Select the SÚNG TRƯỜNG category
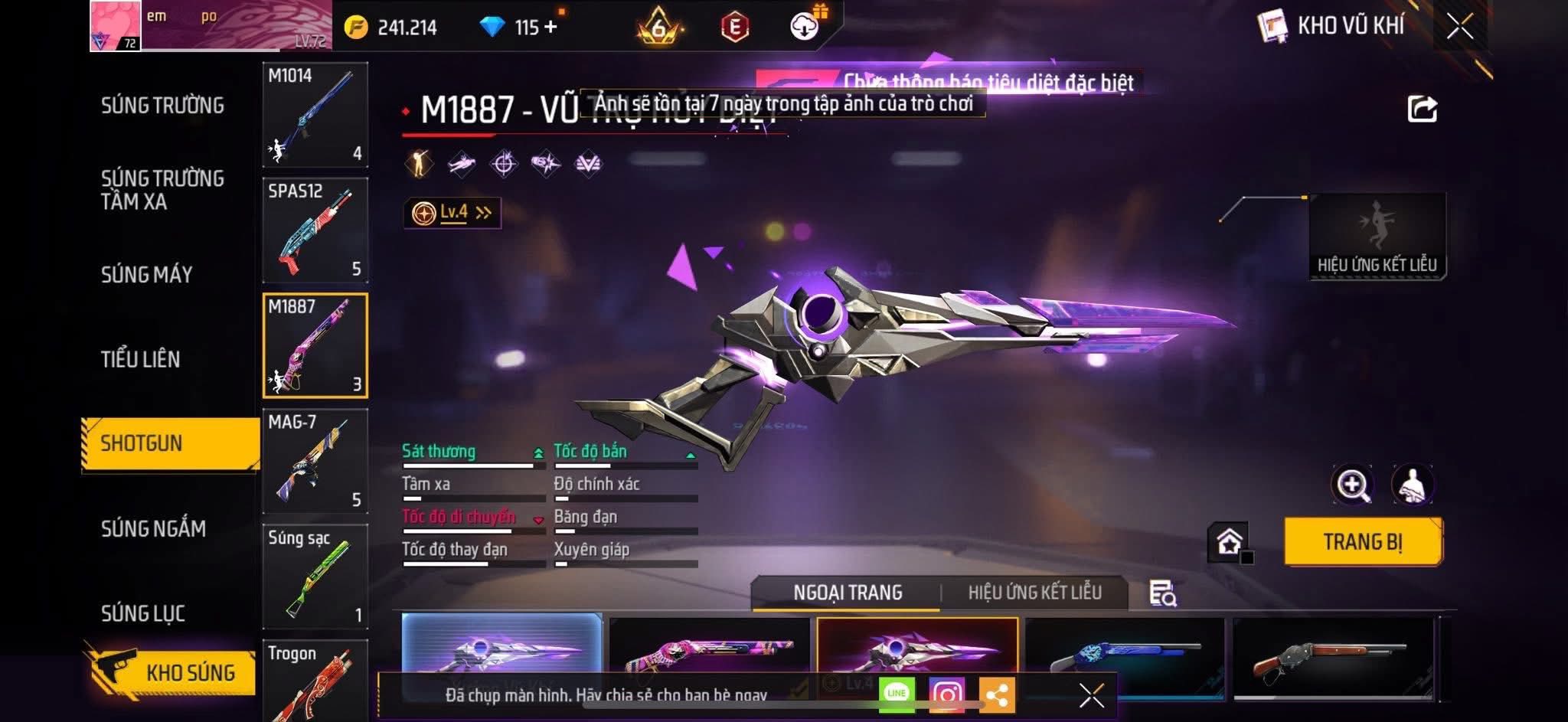This screenshot has height=722, width=1568. pos(162,106)
